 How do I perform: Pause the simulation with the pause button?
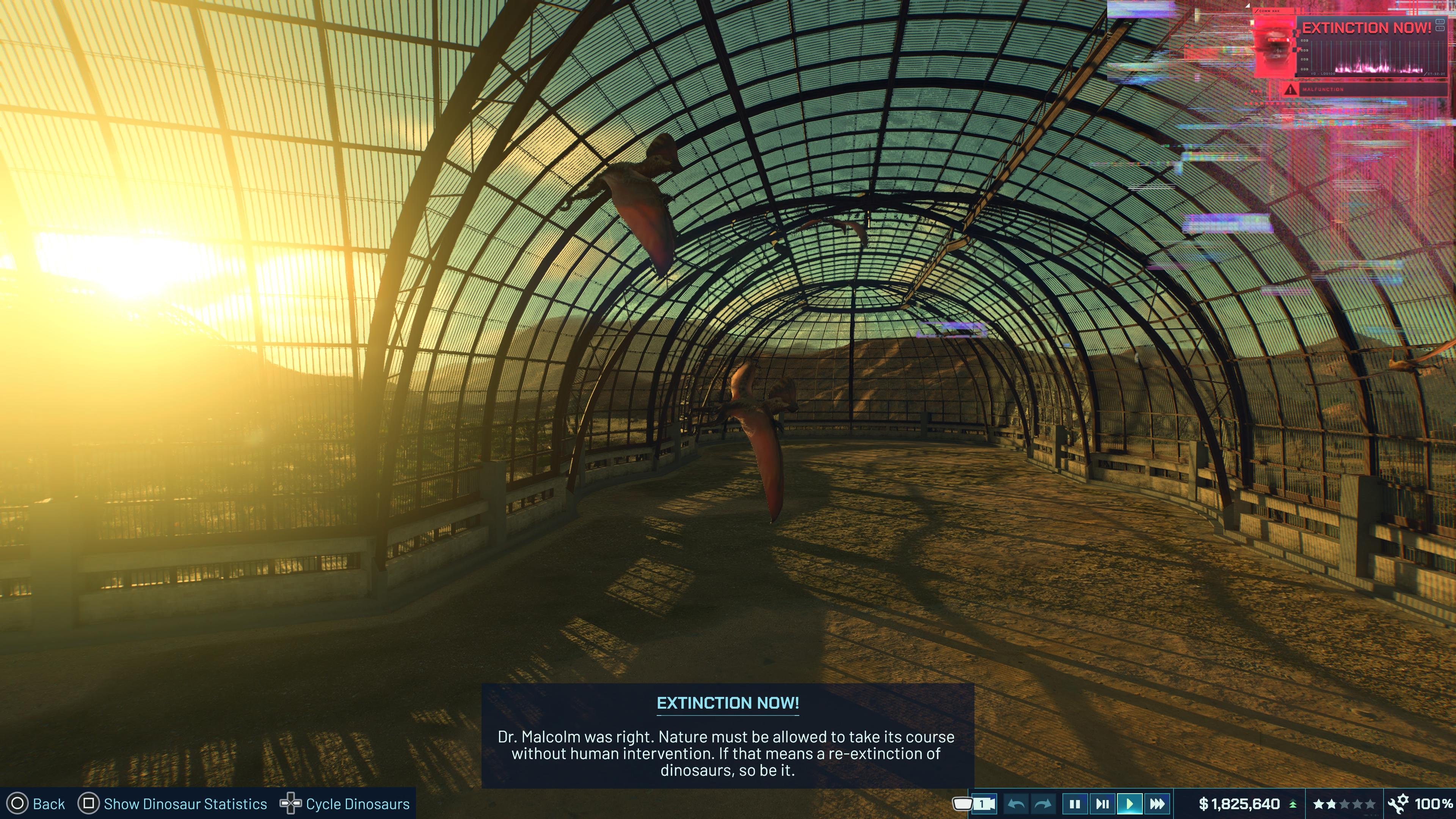click(1075, 803)
